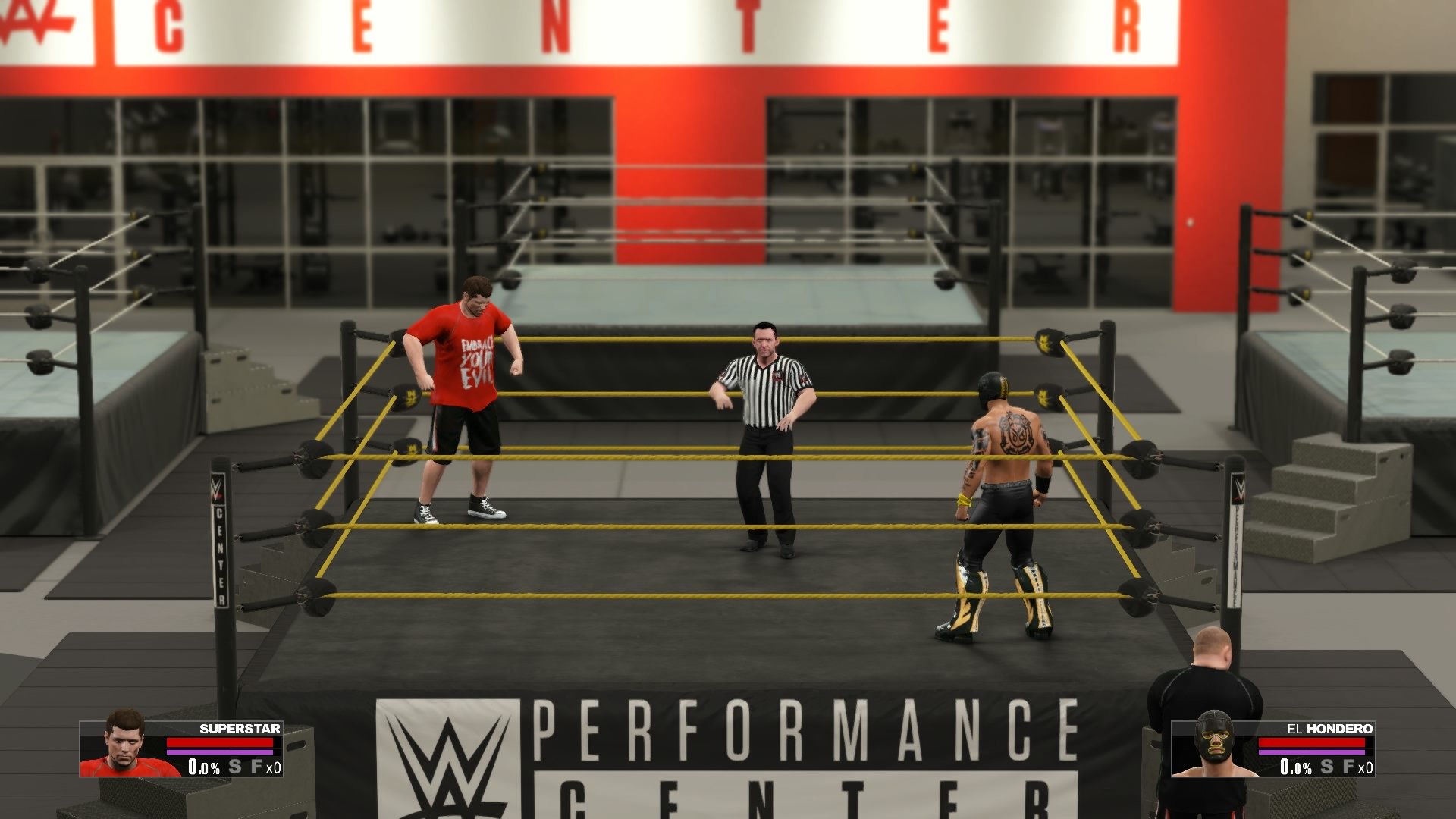Click the x0 finisher counter in El Hondero's HUD

(x=1367, y=767)
